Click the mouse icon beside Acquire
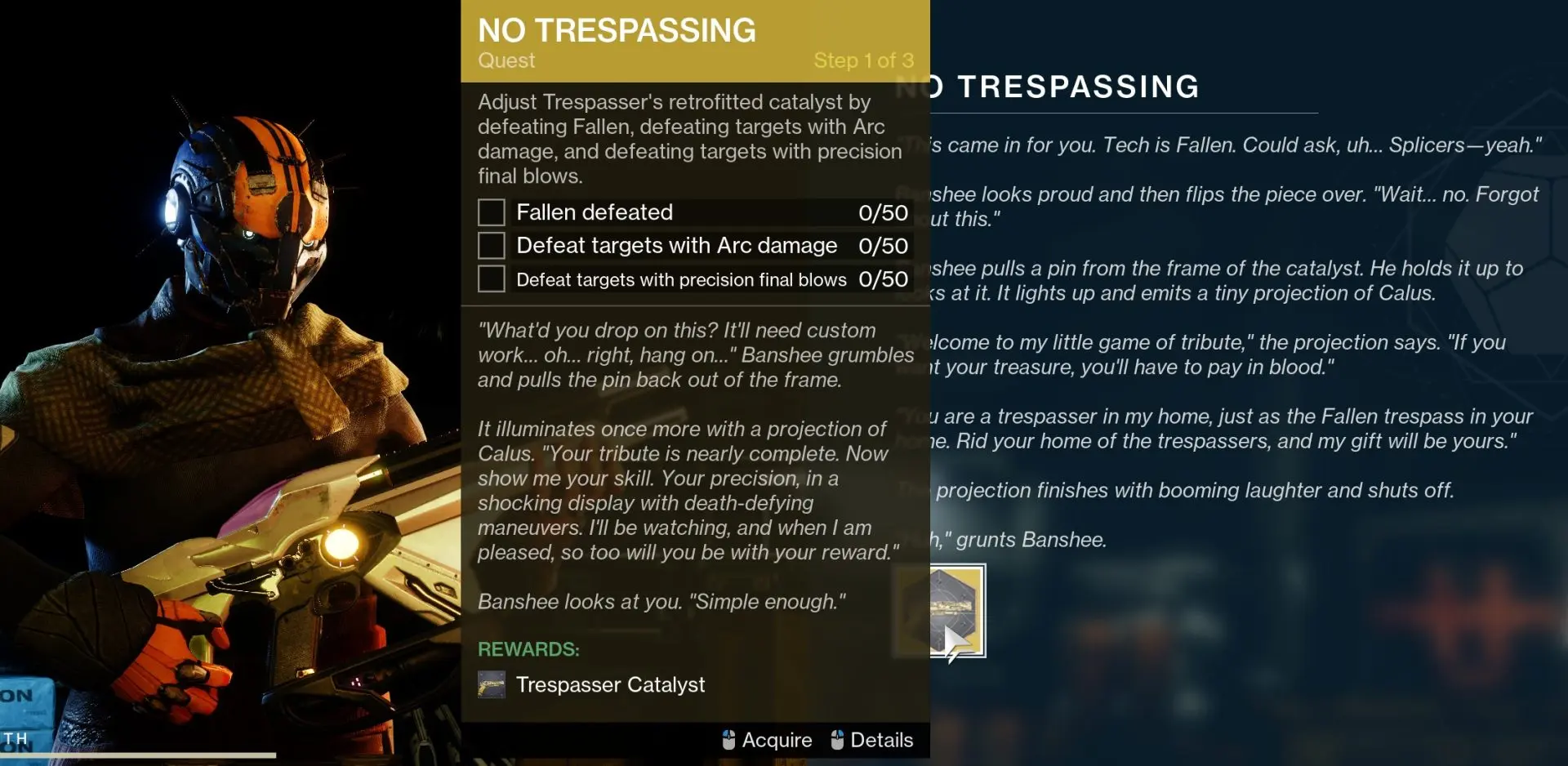Viewport: 1568px width, 766px height. tap(729, 740)
